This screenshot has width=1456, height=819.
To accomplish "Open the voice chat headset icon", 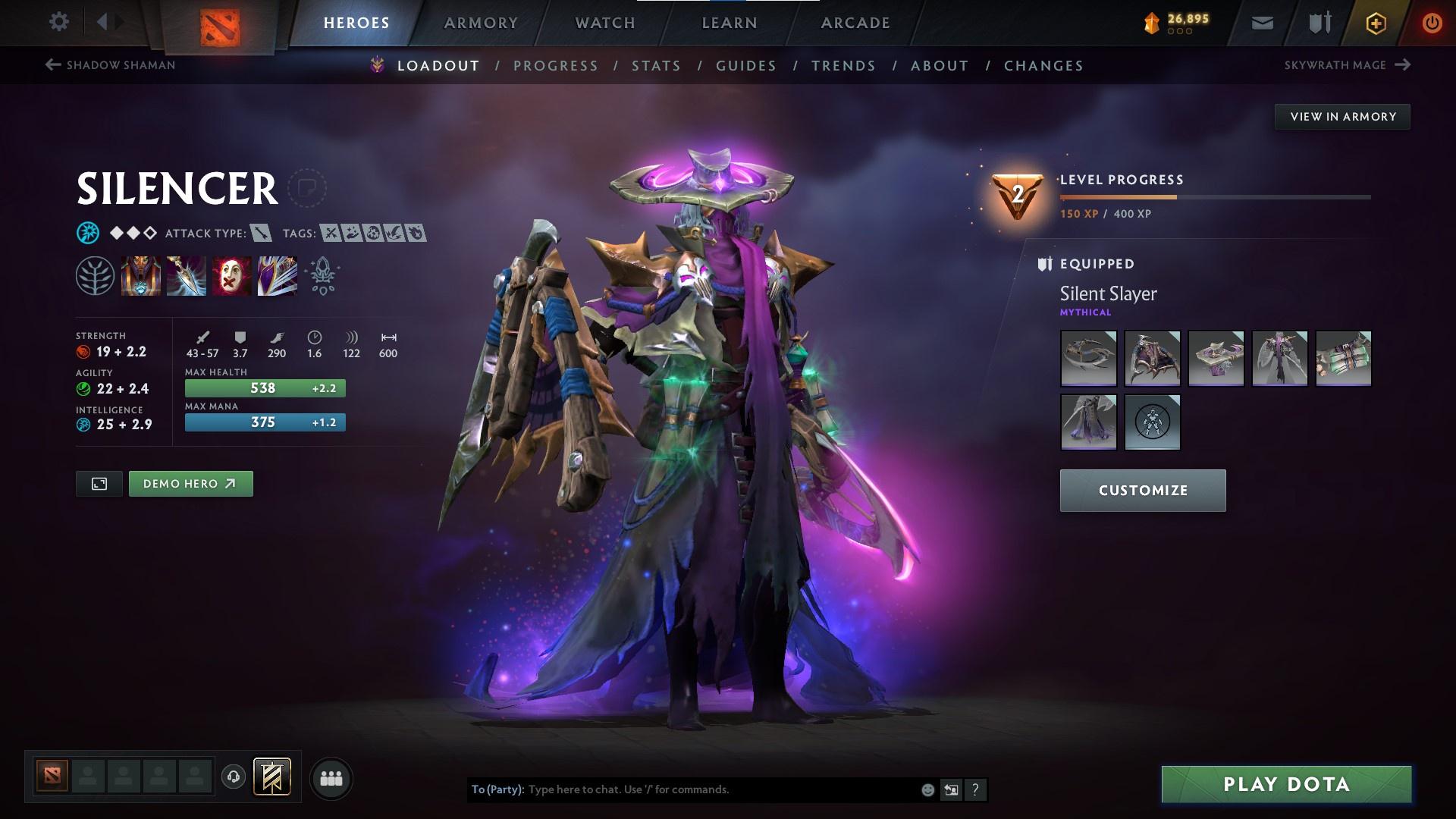I will tap(232, 777).
